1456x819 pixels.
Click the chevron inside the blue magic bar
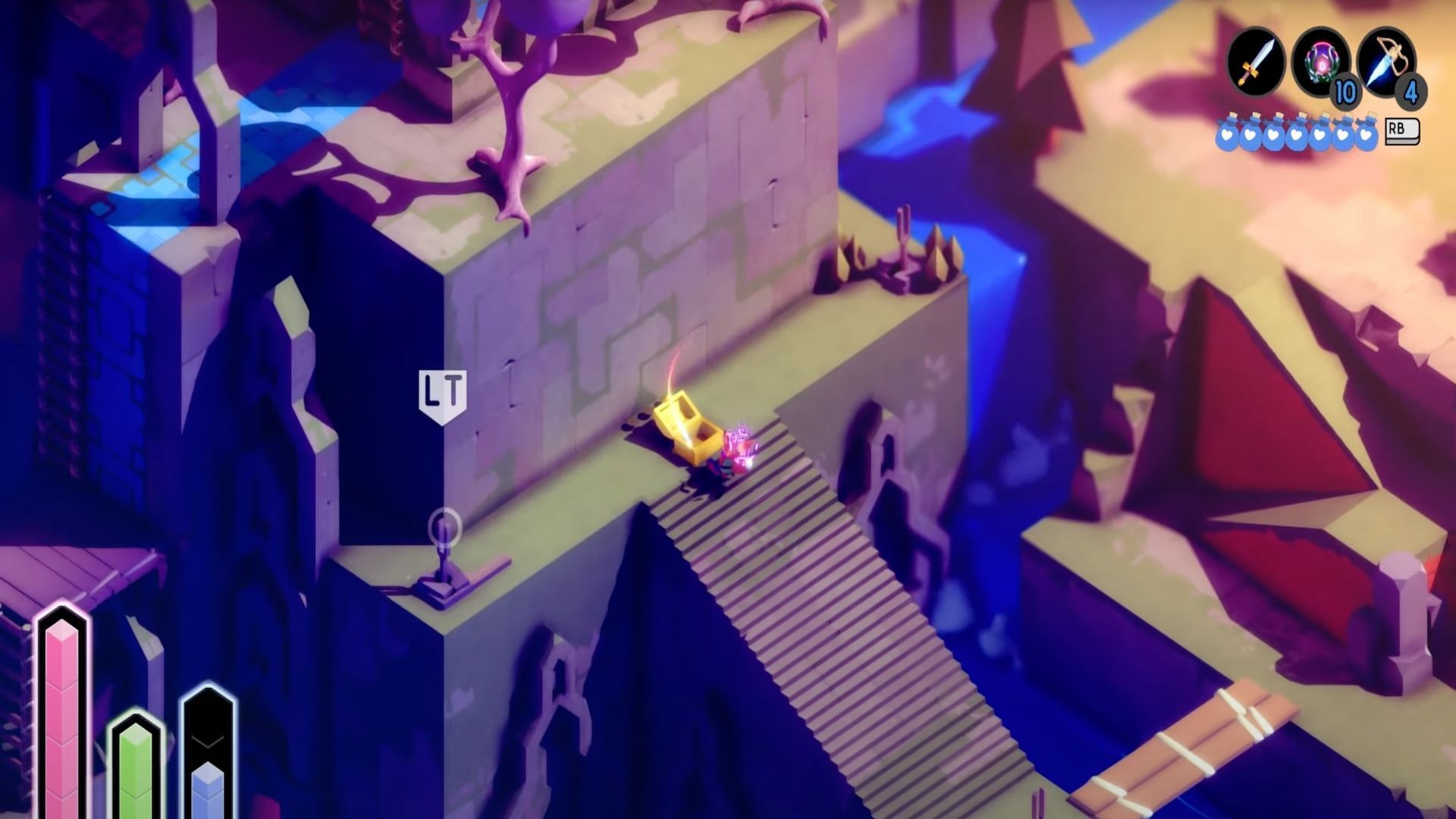coord(207,741)
